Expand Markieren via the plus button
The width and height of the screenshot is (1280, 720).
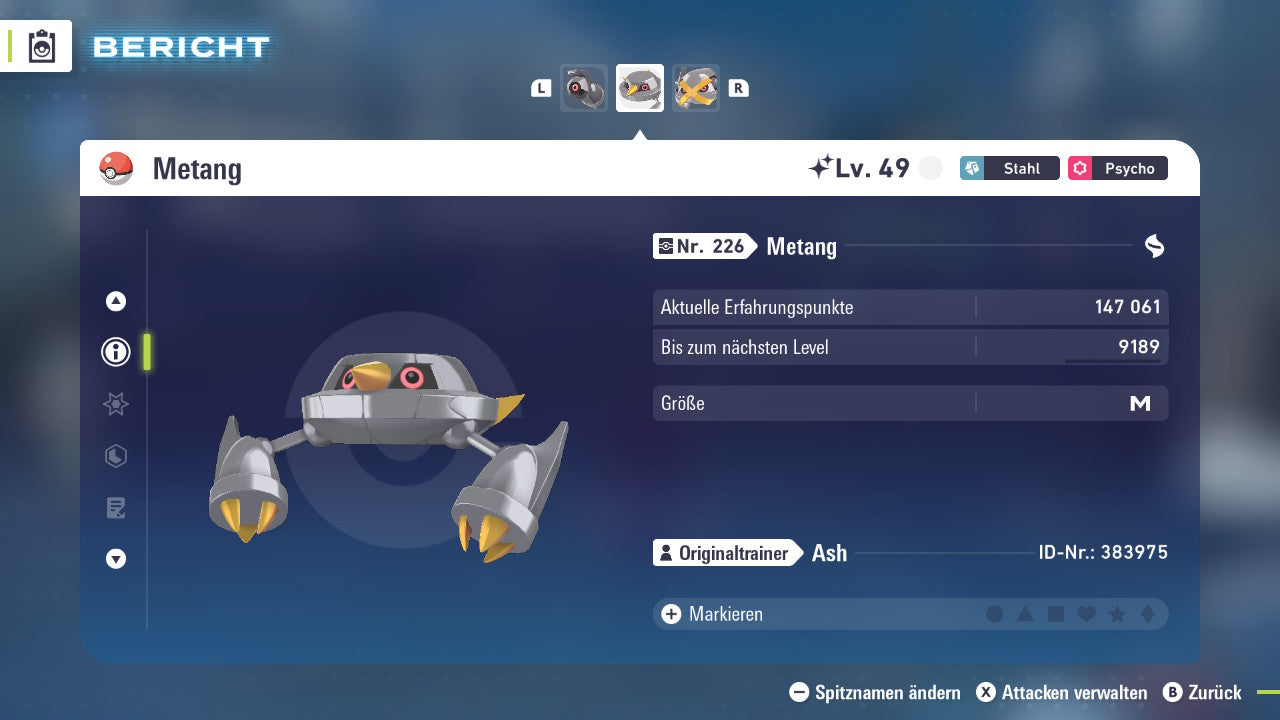click(669, 614)
